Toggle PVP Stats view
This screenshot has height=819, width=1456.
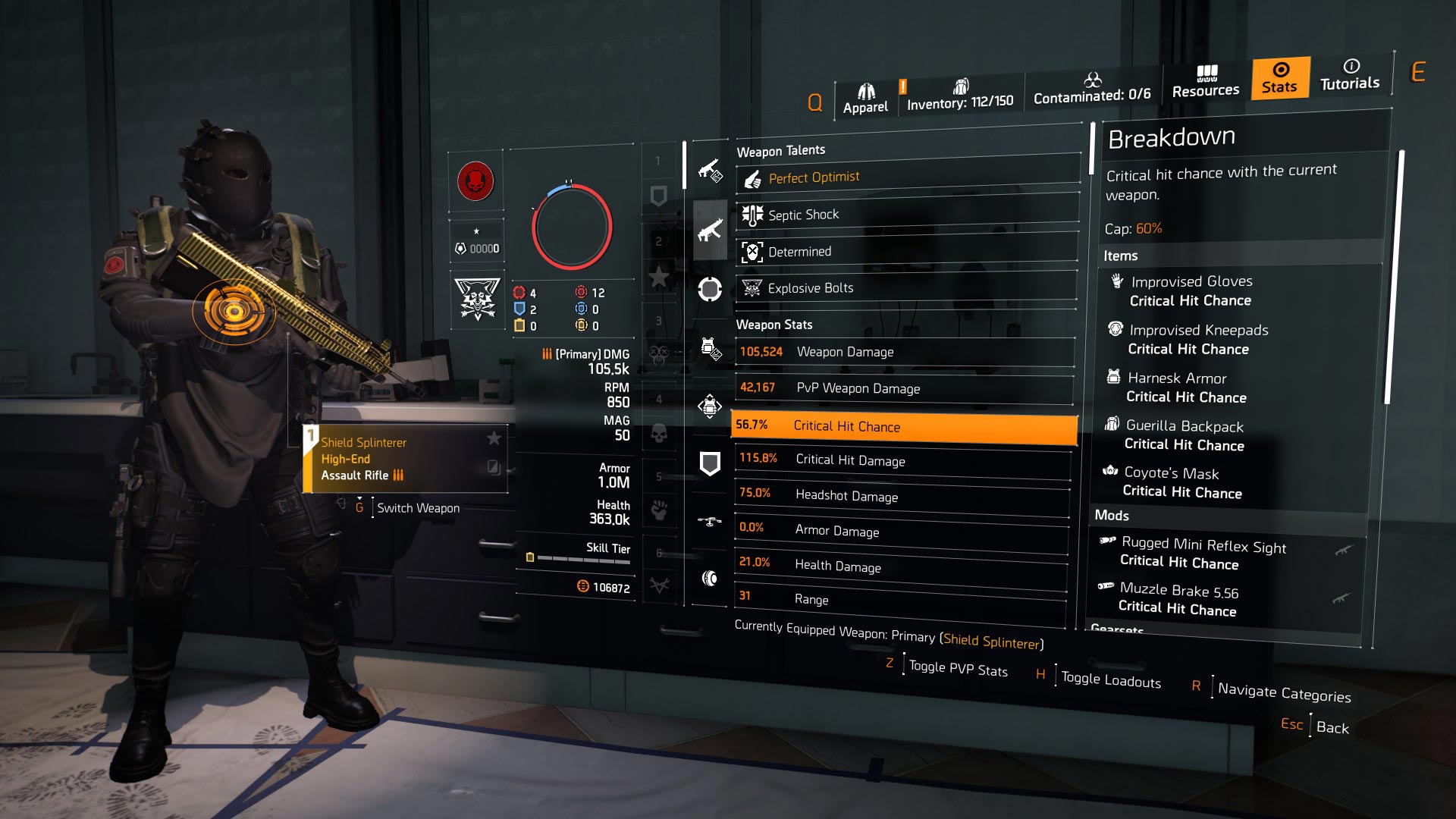click(958, 669)
